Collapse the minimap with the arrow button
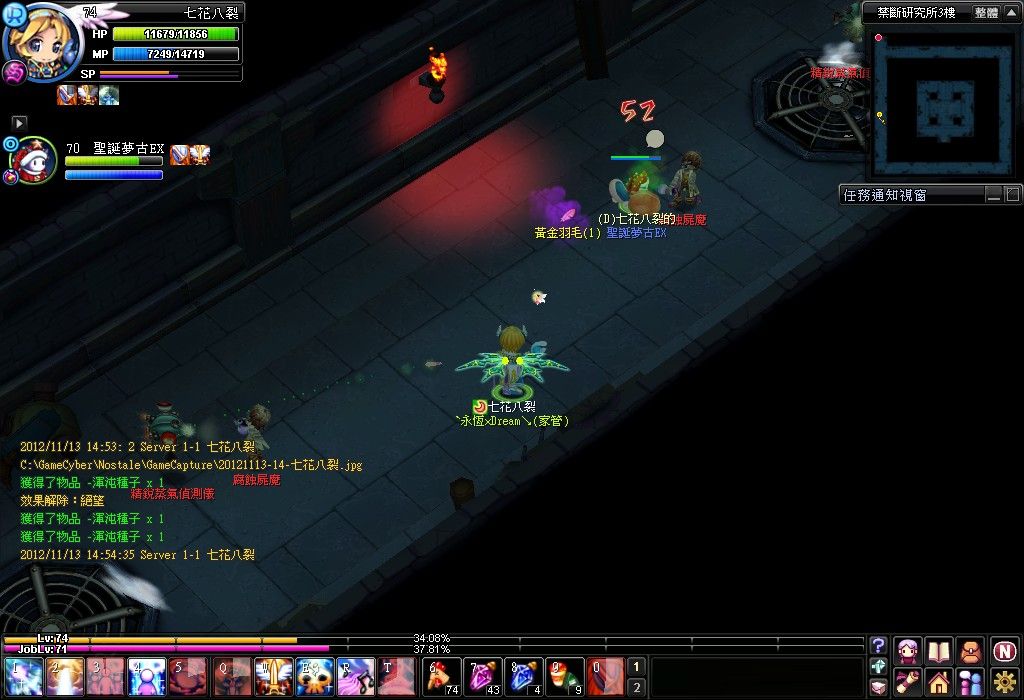This screenshot has height=700, width=1024. click(1012, 13)
